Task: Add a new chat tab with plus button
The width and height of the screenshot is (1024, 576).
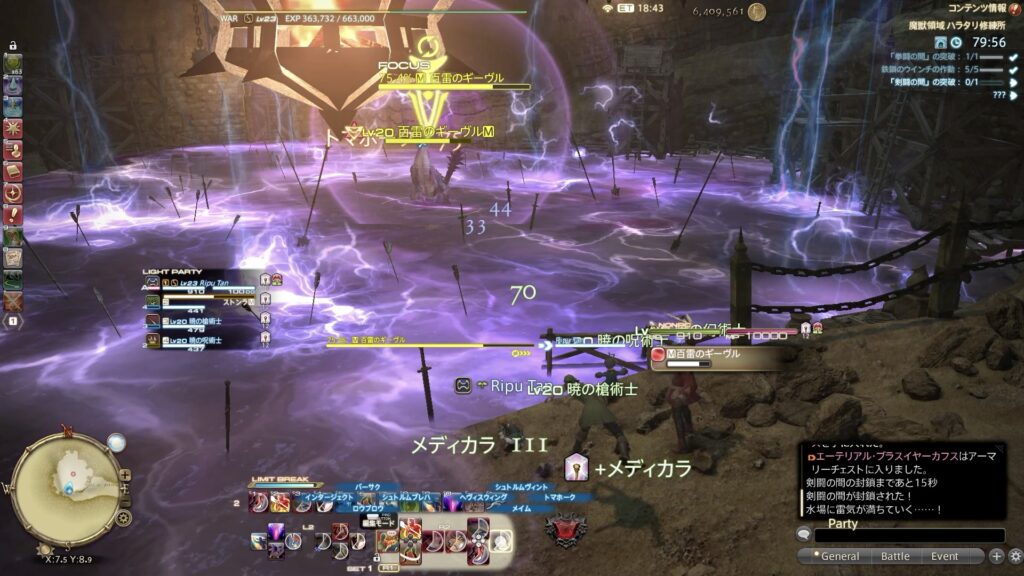Action: pos(996,556)
